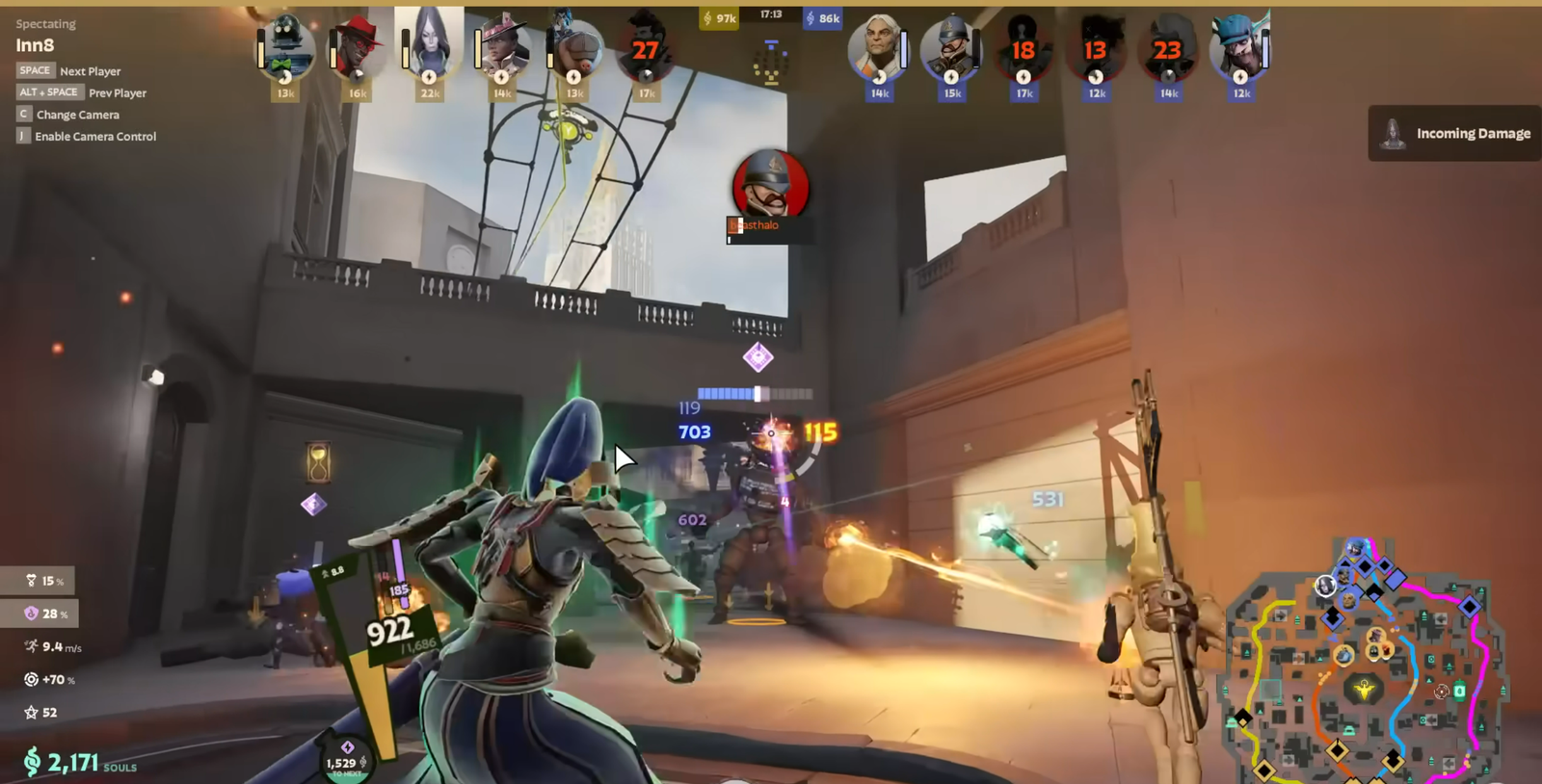Select the respawning hero portrait showing 23
1542x784 pixels.
click(x=1168, y=50)
